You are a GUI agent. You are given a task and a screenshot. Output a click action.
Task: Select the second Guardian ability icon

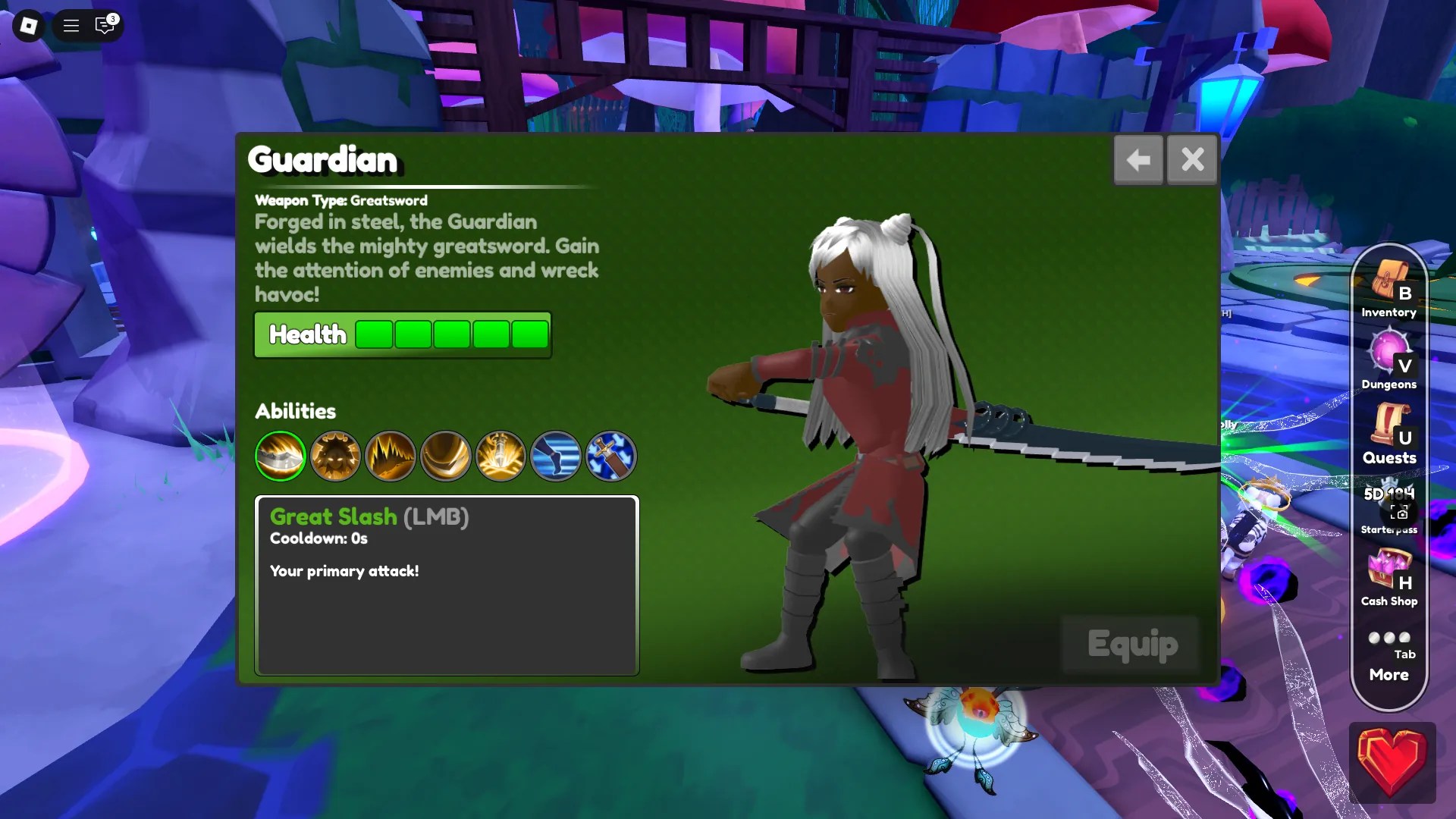pyautogui.click(x=335, y=455)
